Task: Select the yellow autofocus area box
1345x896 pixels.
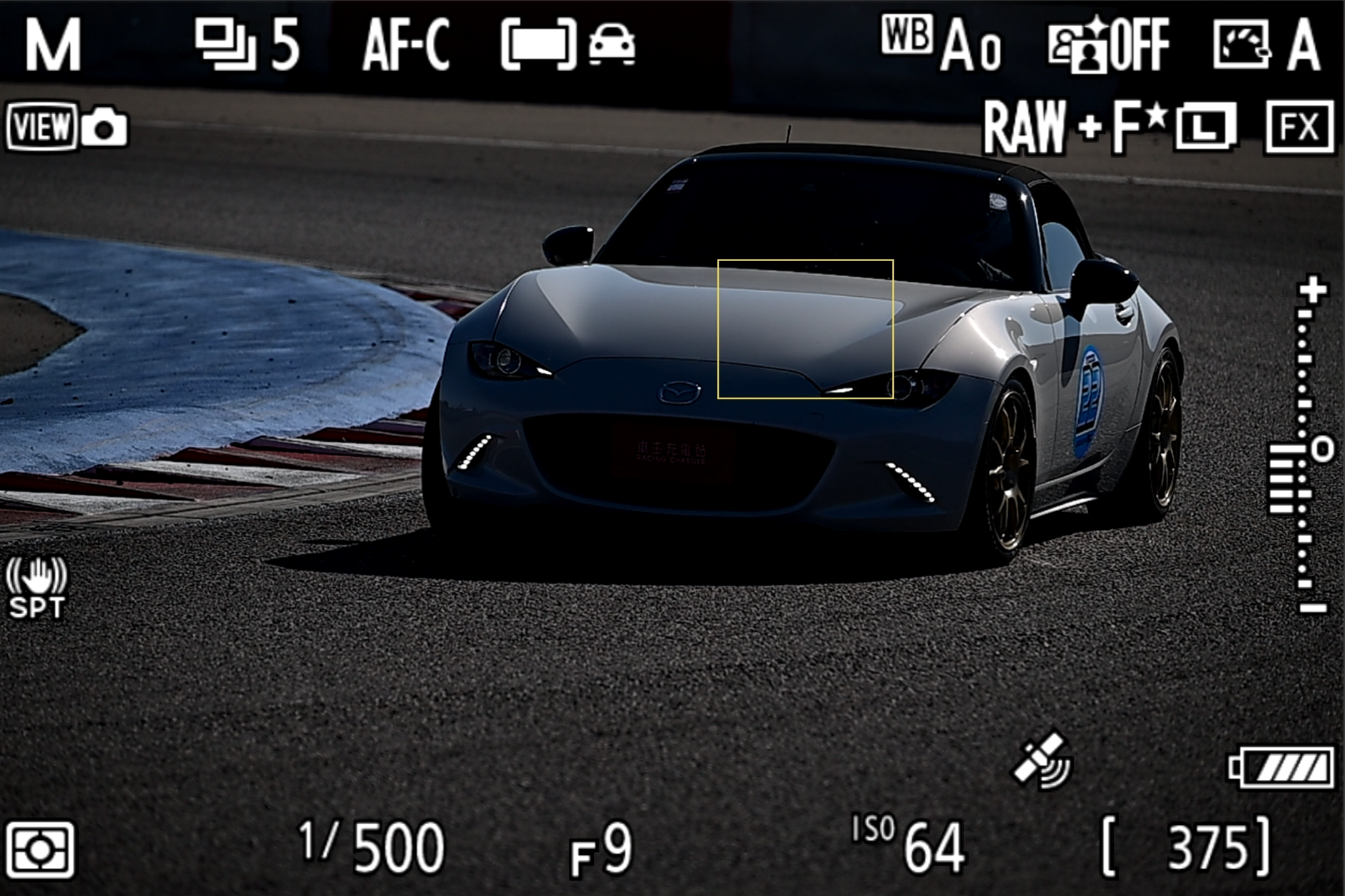Action: pyautogui.click(x=805, y=329)
